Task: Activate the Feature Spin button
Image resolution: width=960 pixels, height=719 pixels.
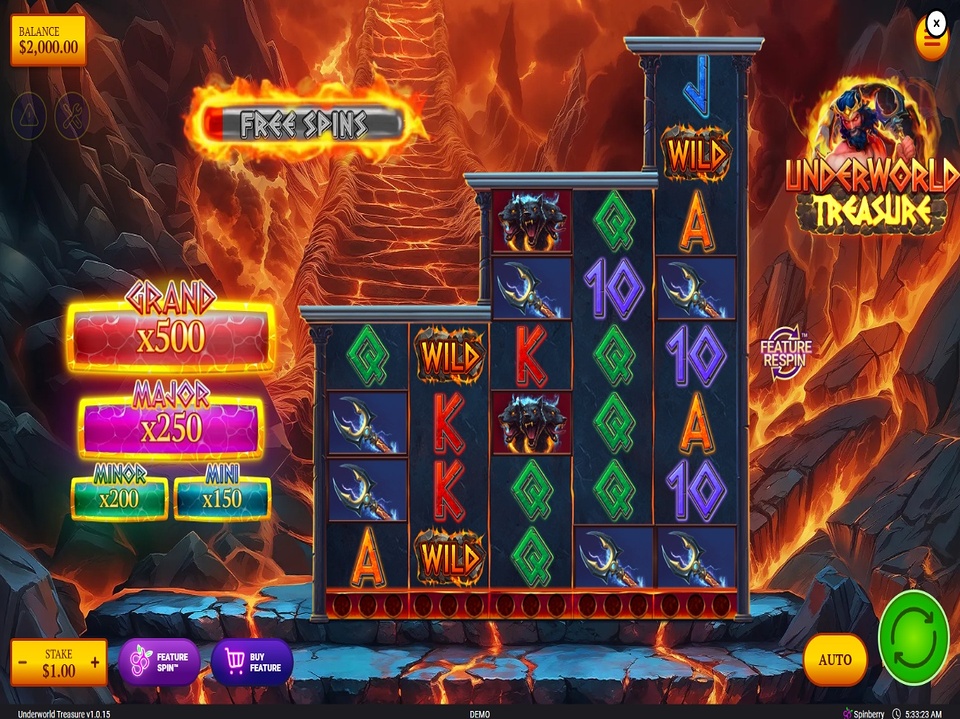Action: (x=160, y=662)
